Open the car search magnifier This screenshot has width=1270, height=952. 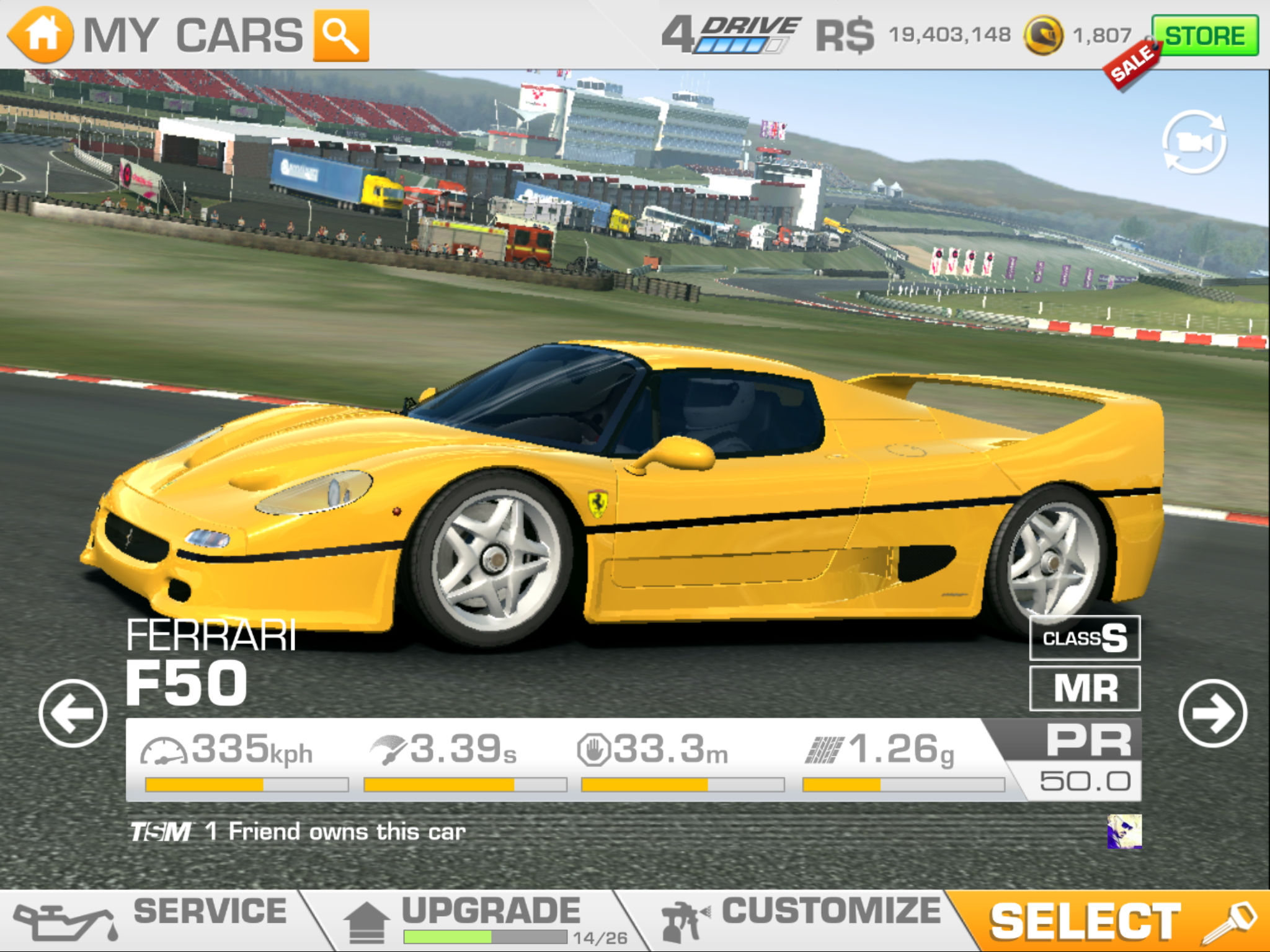(x=341, y=36)
